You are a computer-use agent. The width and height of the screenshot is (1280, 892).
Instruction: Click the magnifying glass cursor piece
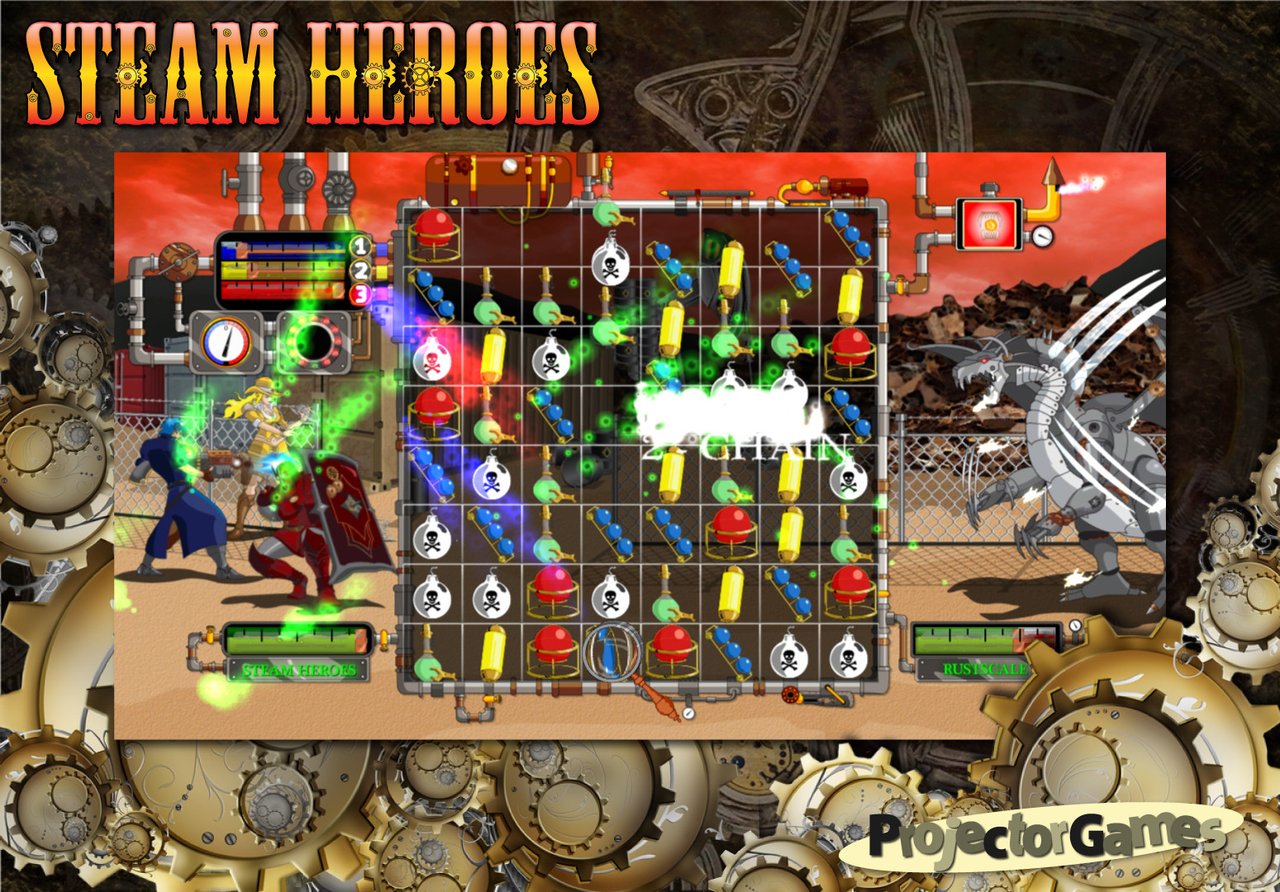612,651
